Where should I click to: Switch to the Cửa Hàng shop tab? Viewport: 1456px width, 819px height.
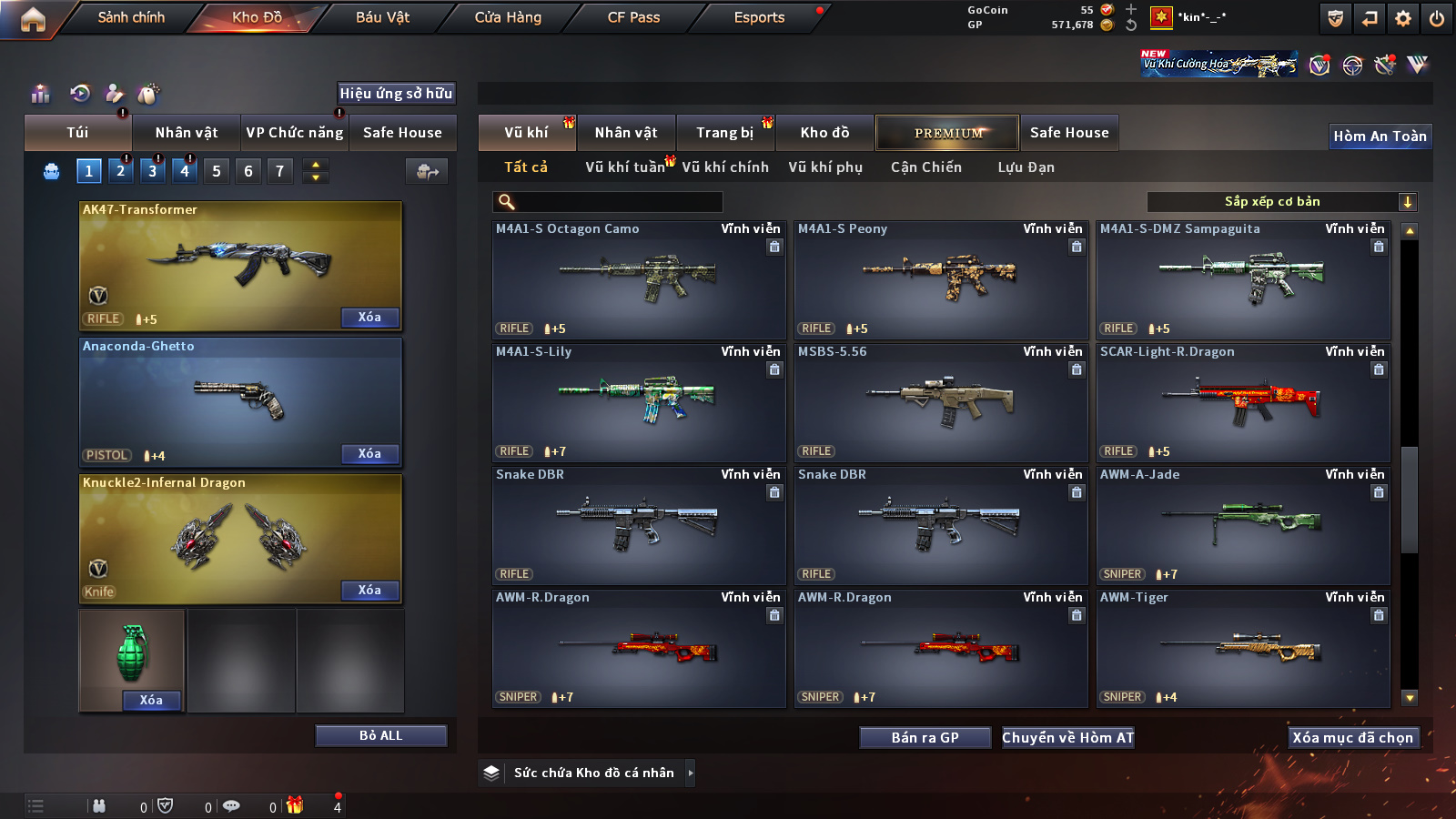pos(508,17)
